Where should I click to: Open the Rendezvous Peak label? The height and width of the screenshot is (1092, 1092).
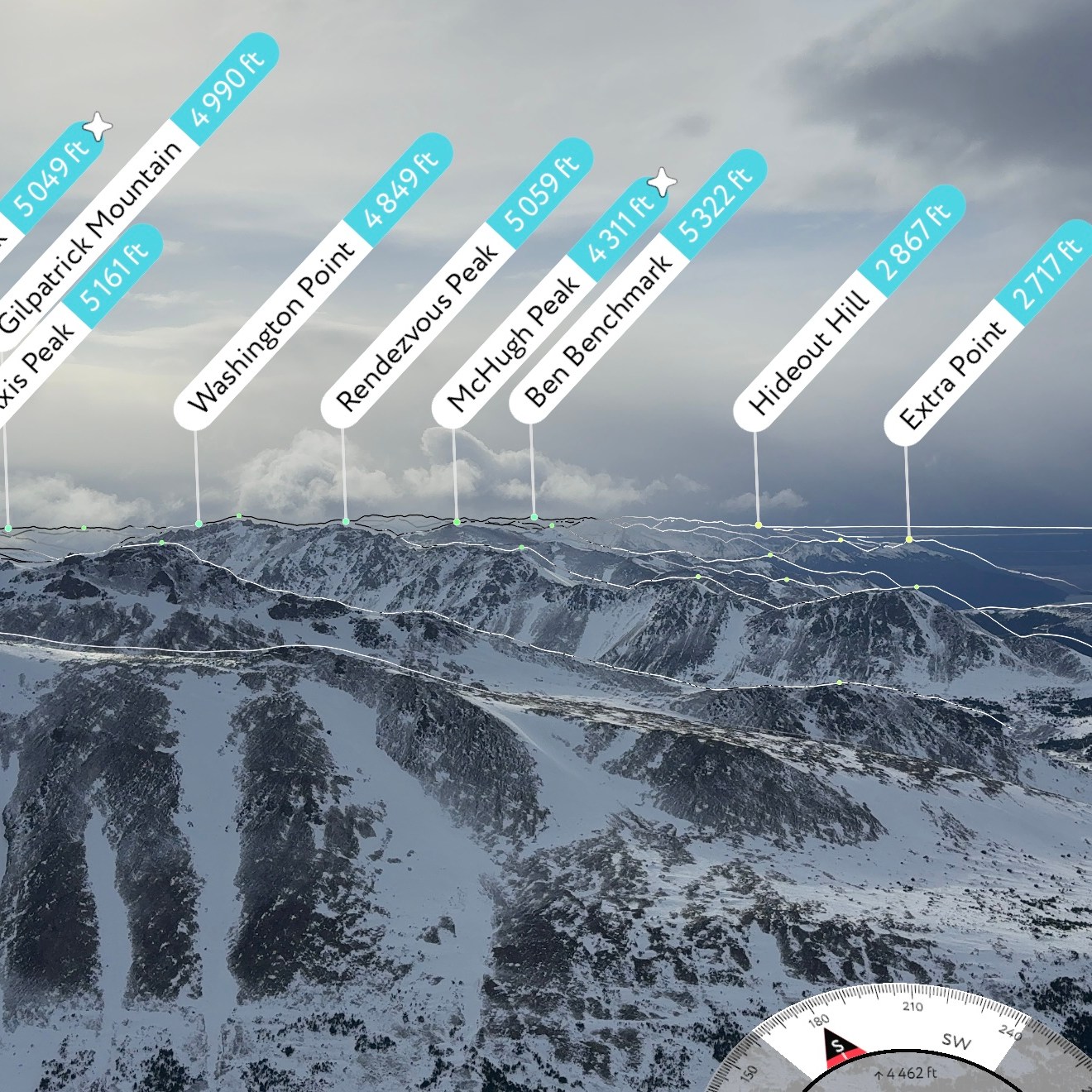pyautogui.click(x=418, y=328)
